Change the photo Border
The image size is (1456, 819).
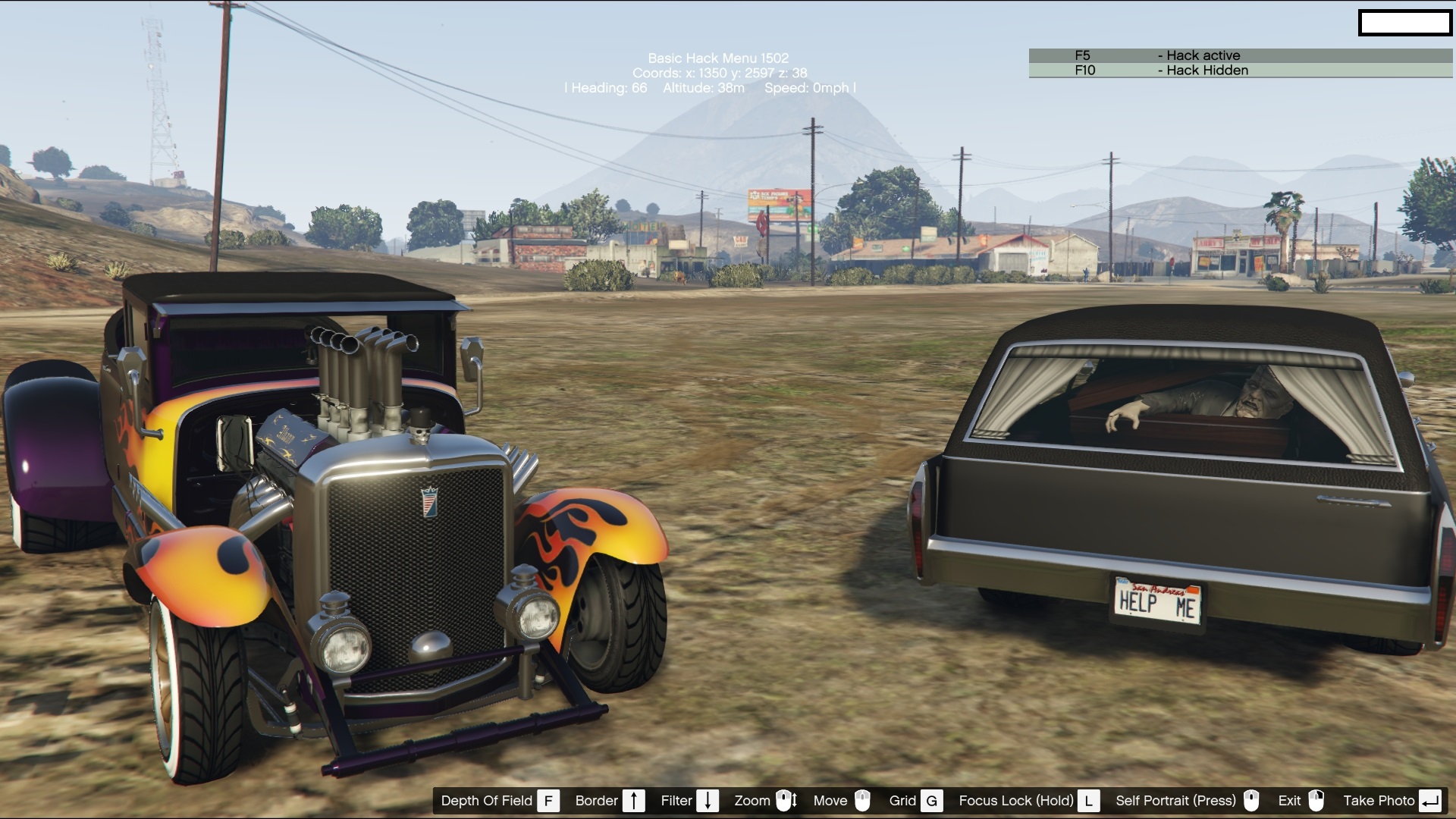coord(609,801)
